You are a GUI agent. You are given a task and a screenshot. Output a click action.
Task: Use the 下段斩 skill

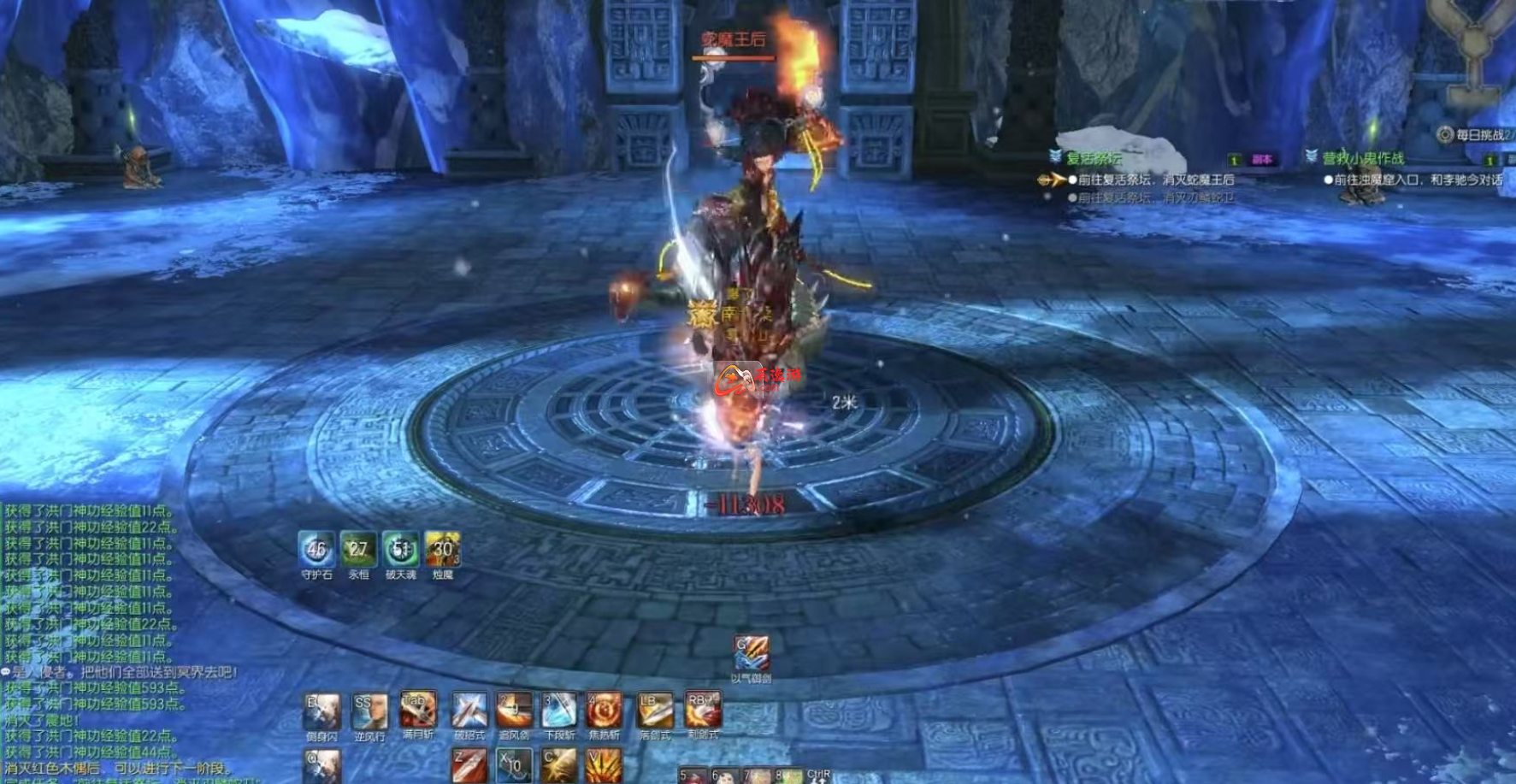point(559,710)
